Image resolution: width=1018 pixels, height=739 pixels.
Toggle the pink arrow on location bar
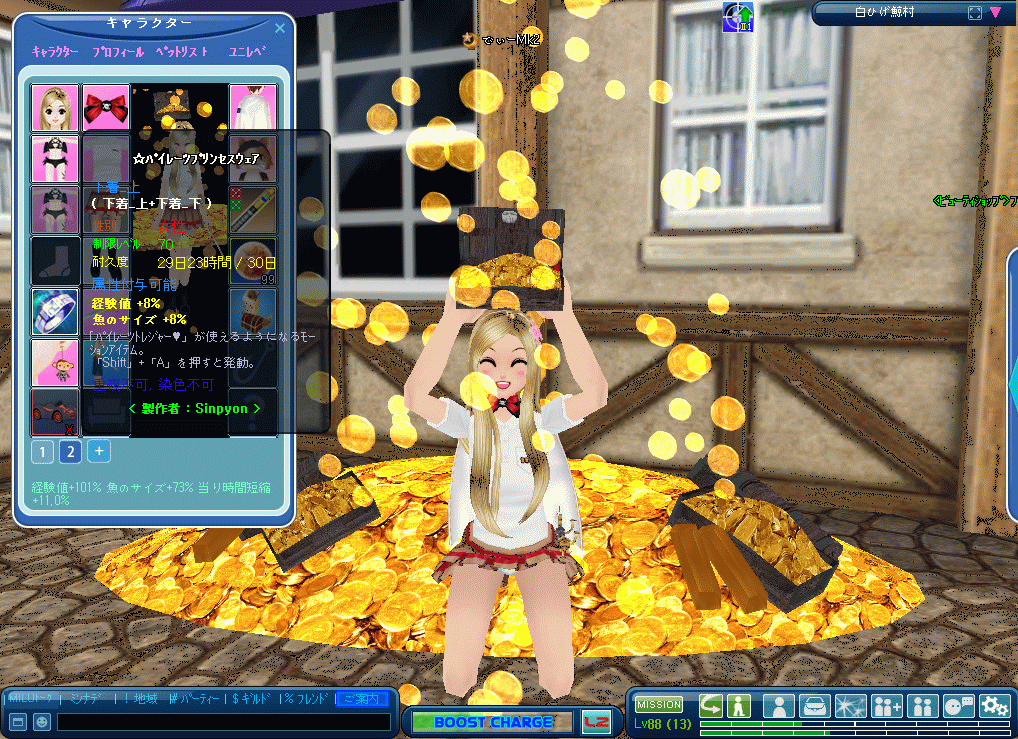[x=996, y=13]
